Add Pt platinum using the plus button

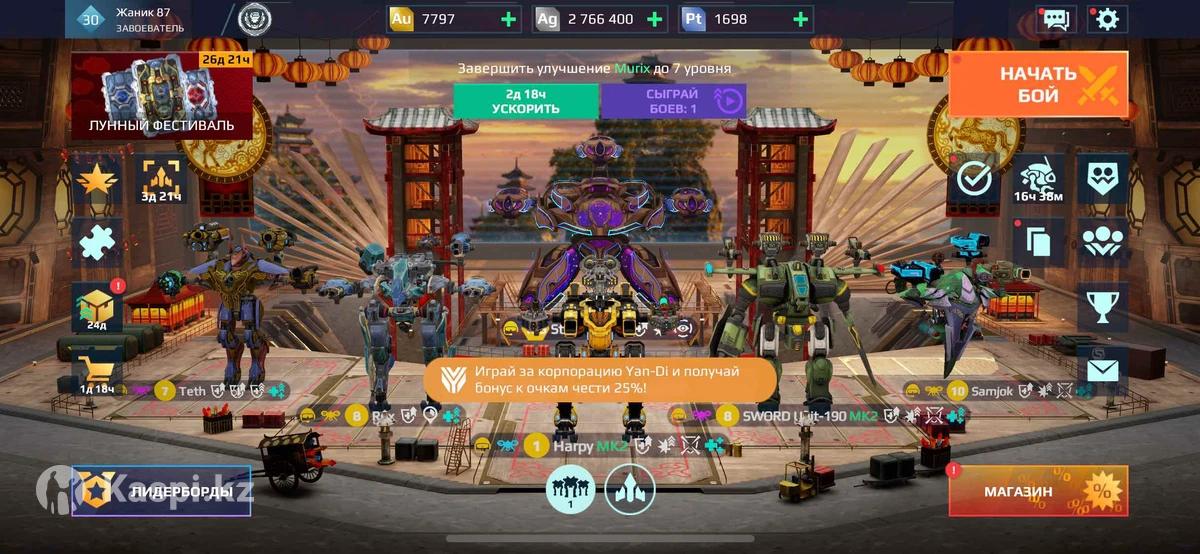[x=800, y=19]
